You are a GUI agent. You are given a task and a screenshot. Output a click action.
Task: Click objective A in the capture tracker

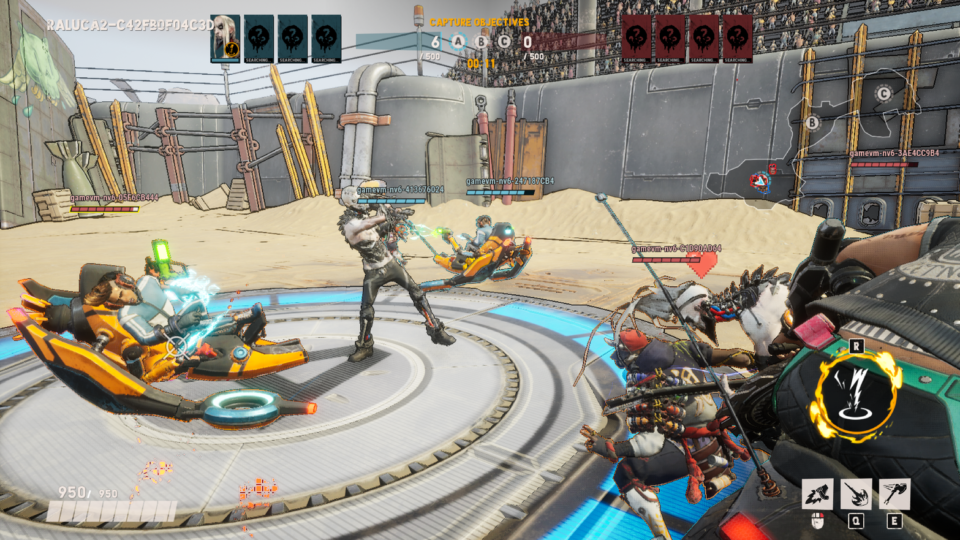tap(458, 42)
